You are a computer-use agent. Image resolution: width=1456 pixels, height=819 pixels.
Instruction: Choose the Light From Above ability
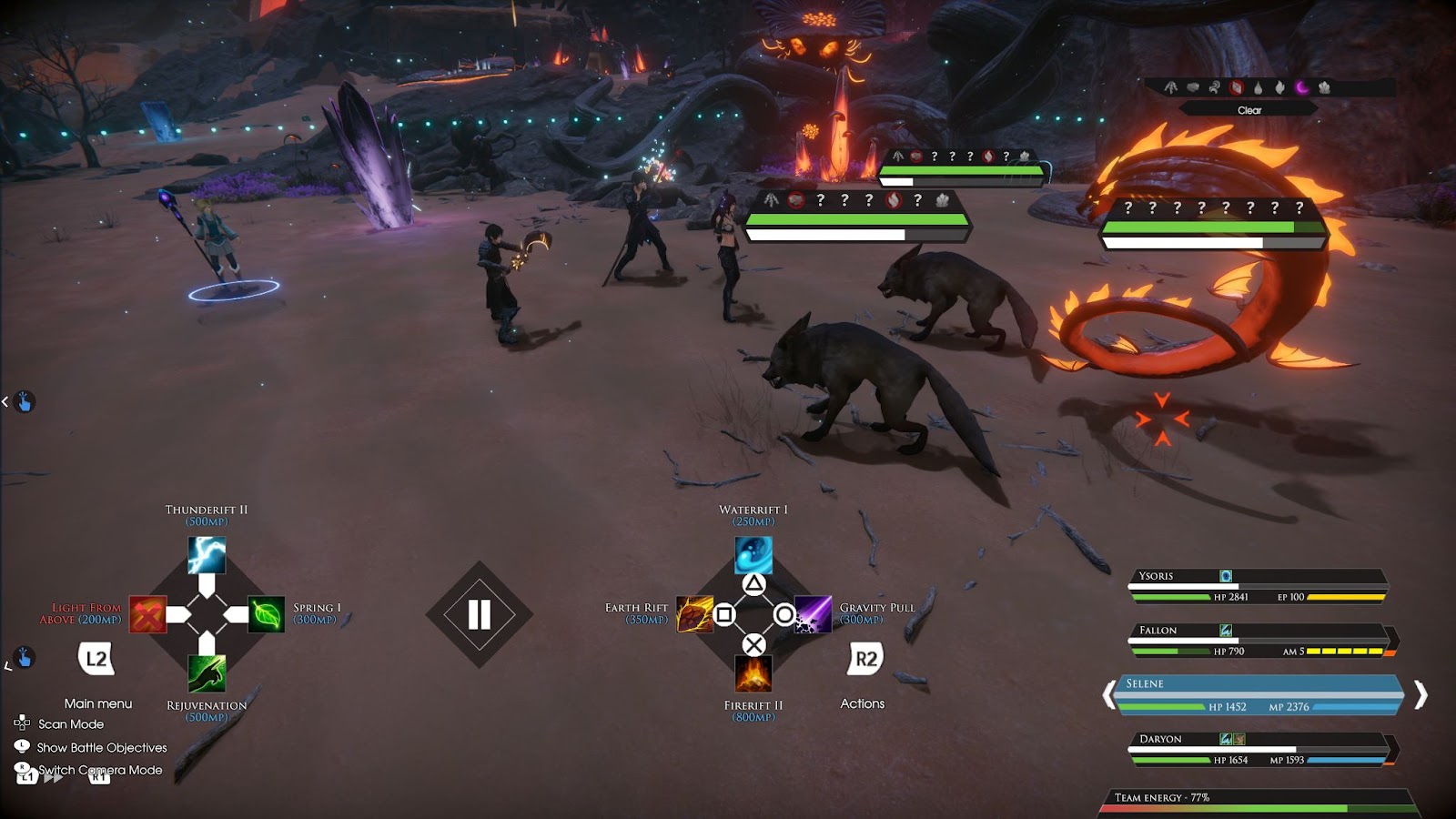[147, 614]
